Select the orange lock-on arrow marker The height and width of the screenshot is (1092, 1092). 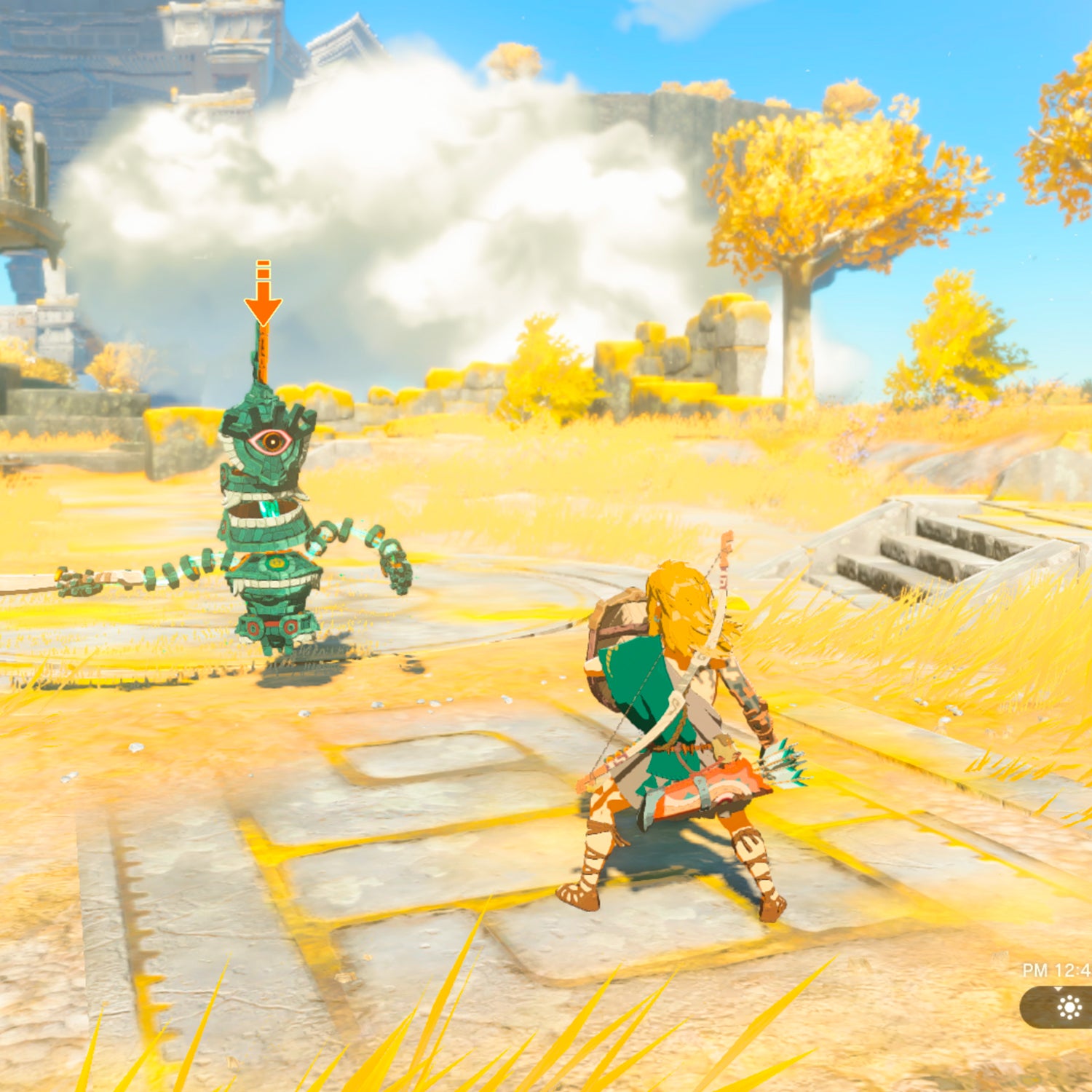[x=263, y=300]
